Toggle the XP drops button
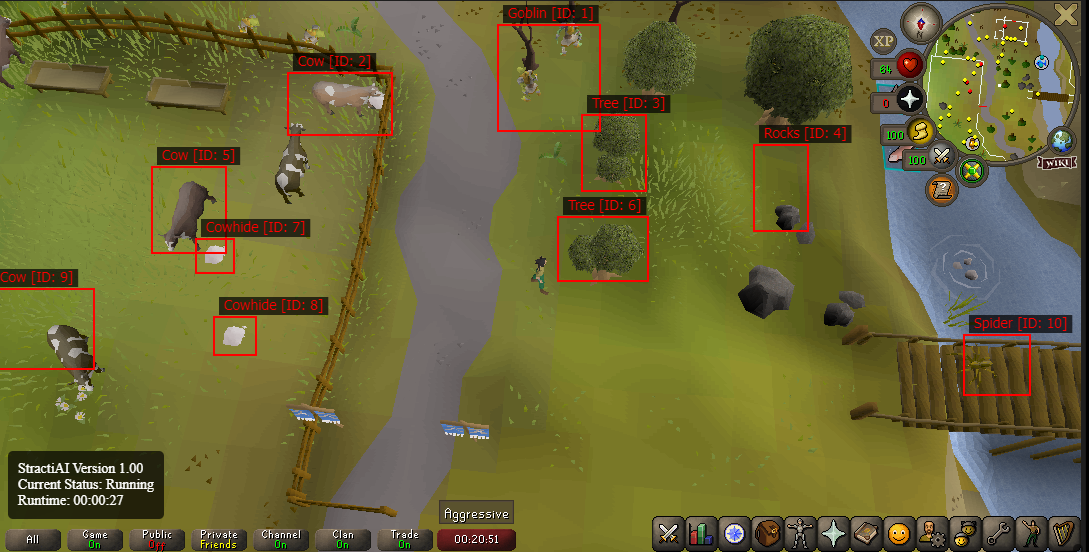 [883, 41]
